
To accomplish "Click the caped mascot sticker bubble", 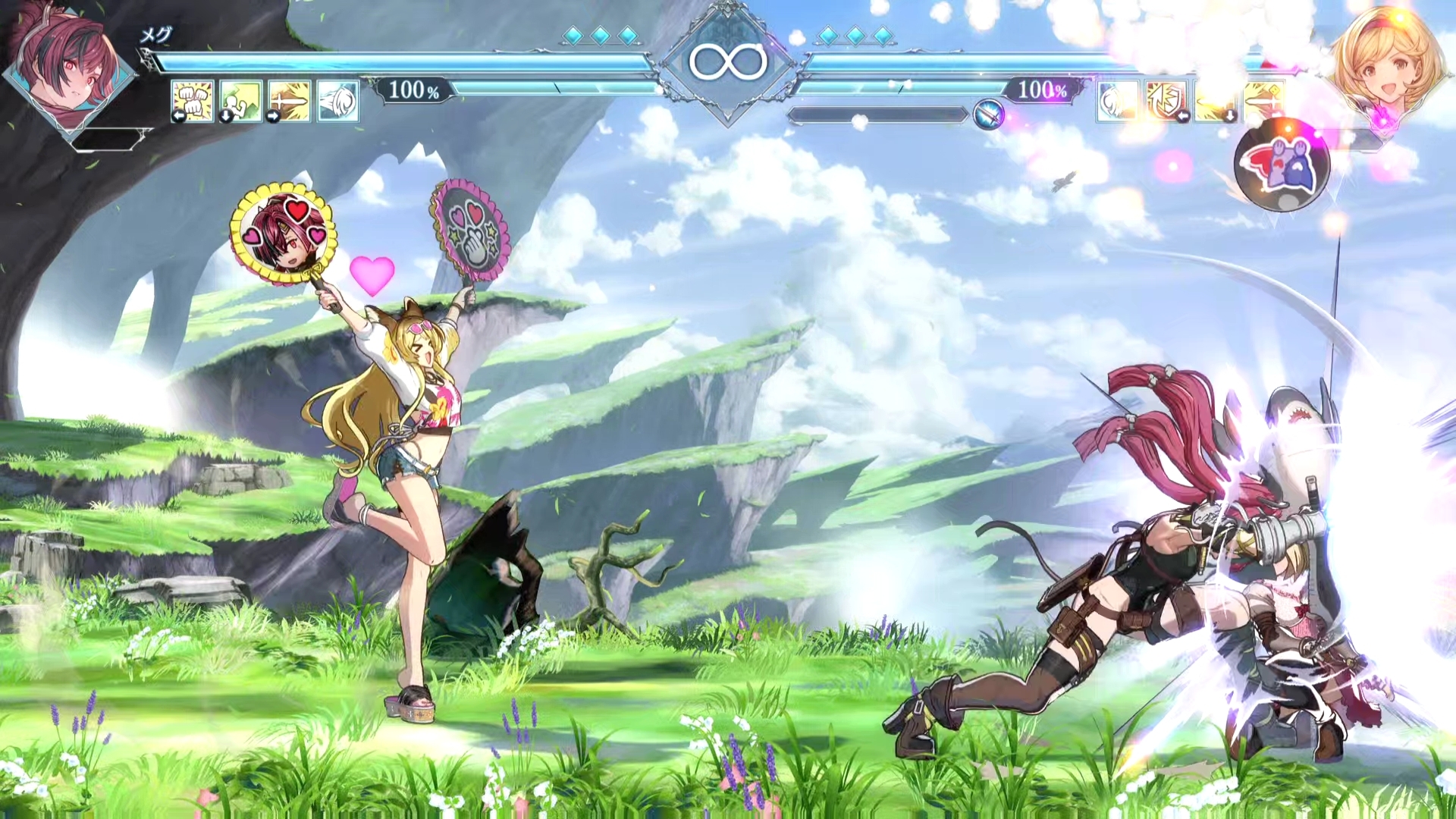I will pyautogui.click(x=1282, y=166).
